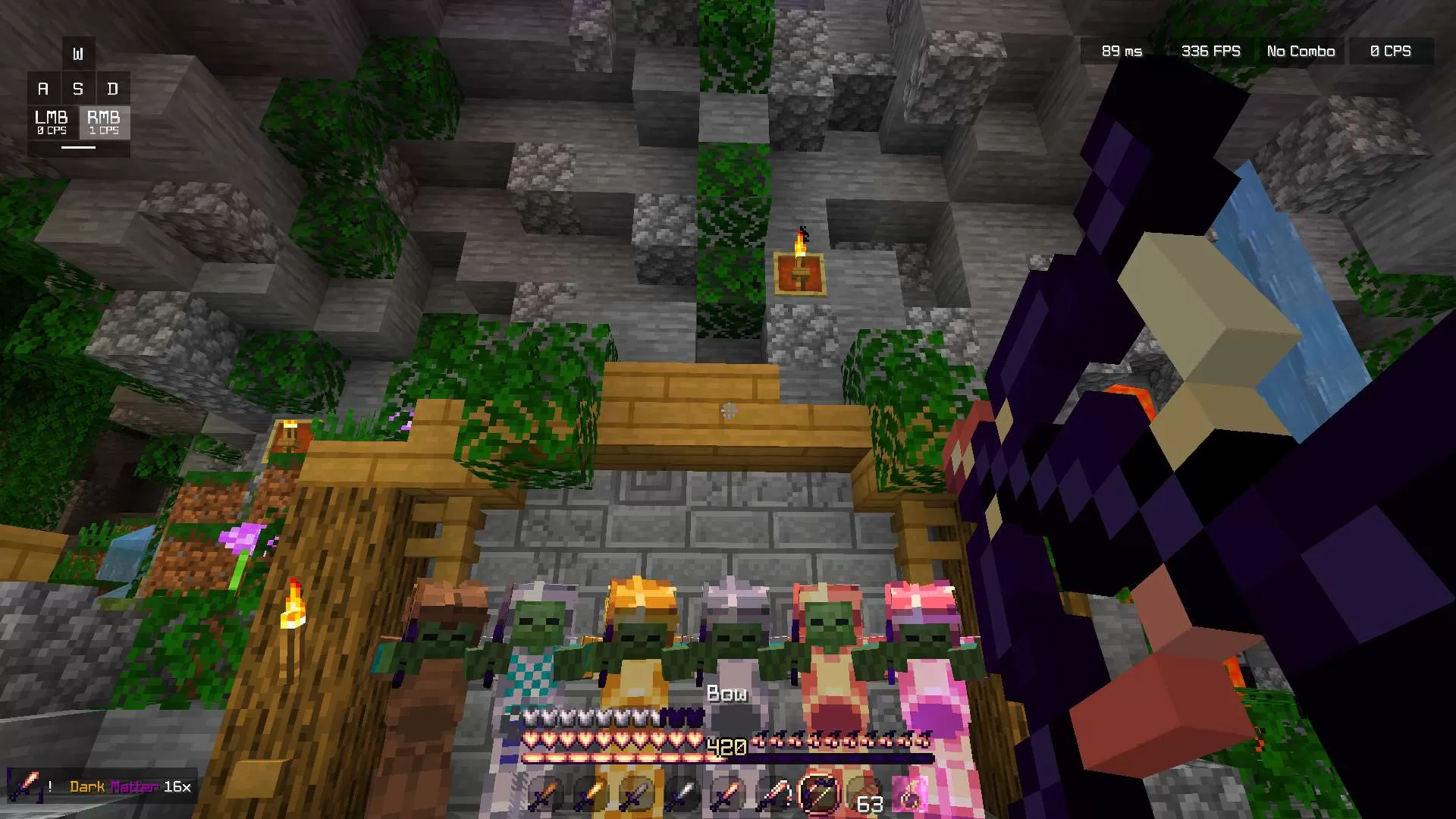This screenshot has height=819, width=1456.
Task: Click the absorption value reading 420
Action: [x=726, y=746]
